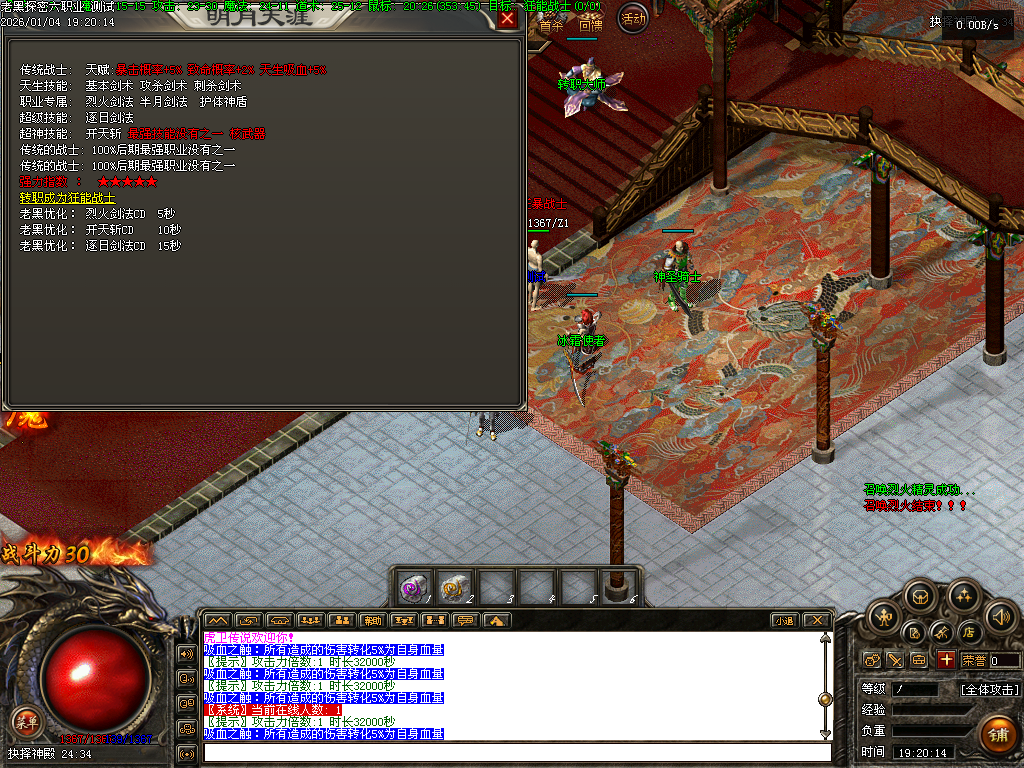Click the chat scrollbar down arrow
The height and width of the screenshot is (768, 1024).
tap(825, 734)
